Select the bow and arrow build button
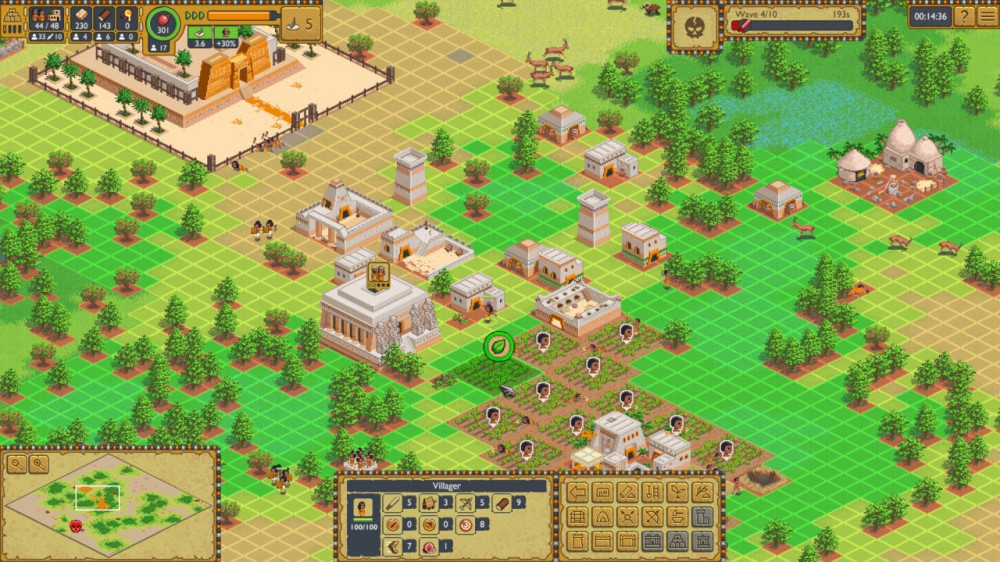This screenshot has width=1000, height=562. pos(652,517)
